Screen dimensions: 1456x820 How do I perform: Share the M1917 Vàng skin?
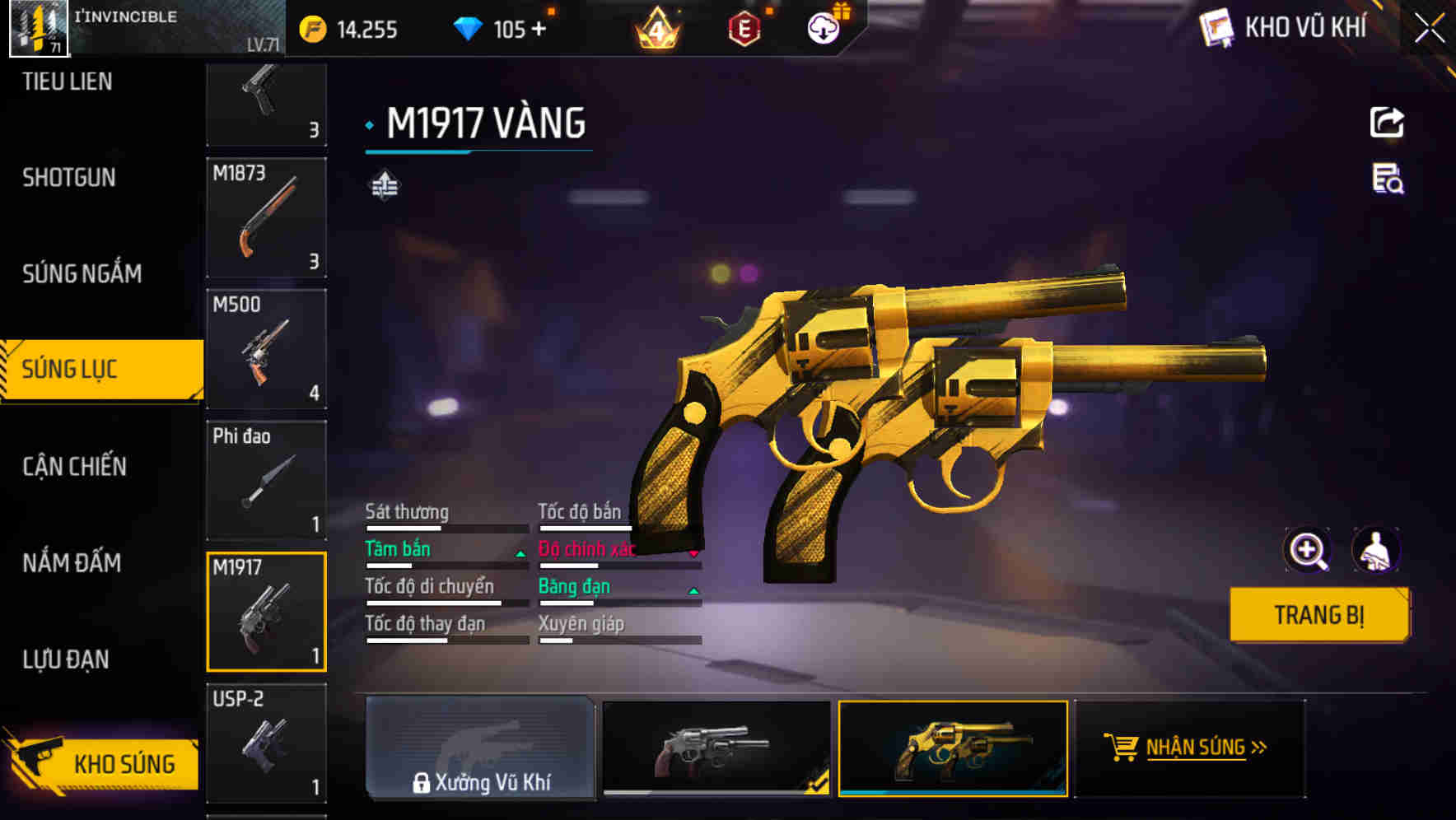pyautogui.click(x=1388, y=122)
